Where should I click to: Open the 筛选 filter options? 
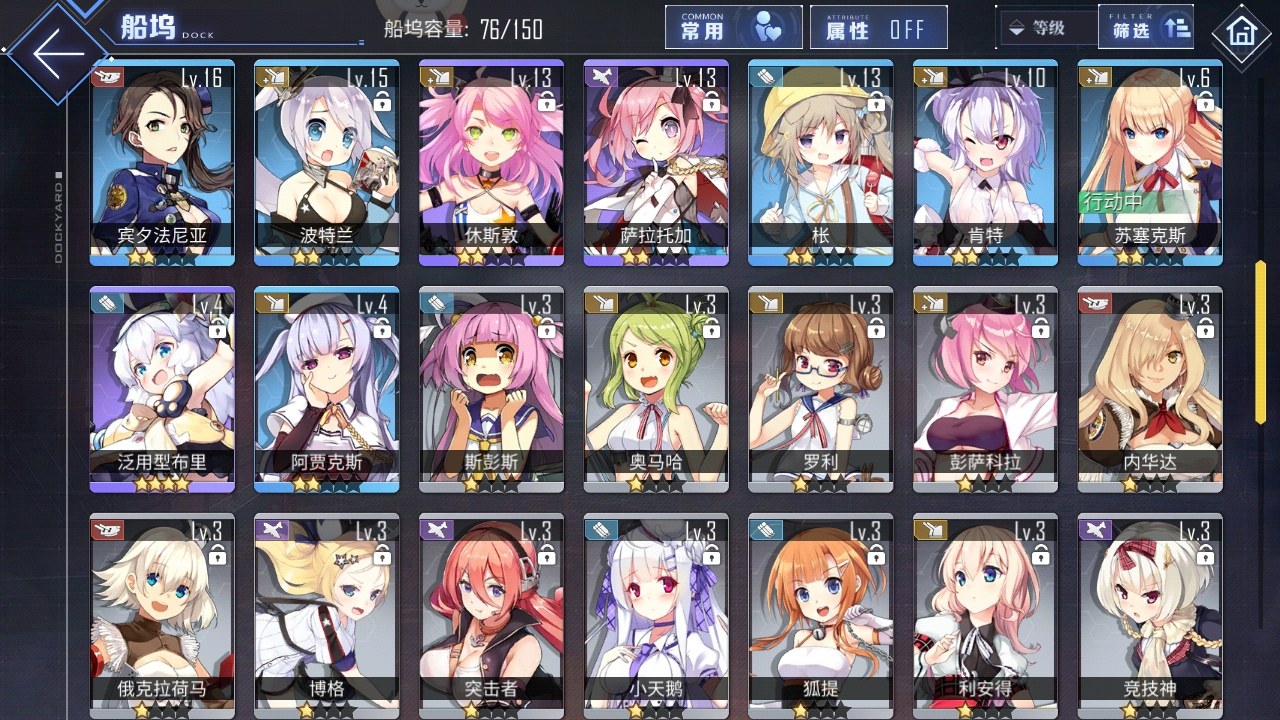pyautogui.click(x=1147, y=28)
